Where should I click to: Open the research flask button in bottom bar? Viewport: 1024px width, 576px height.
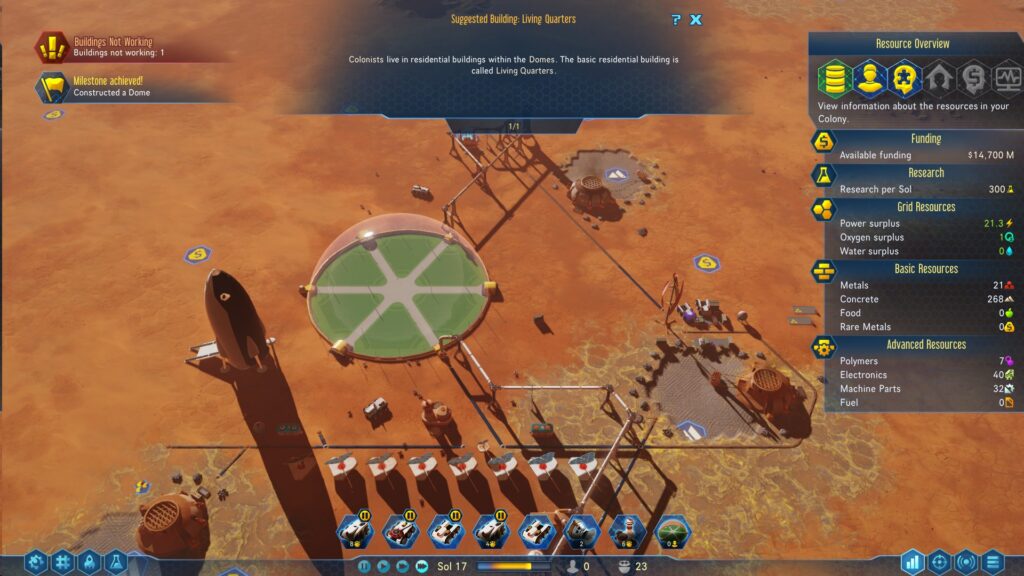115,563
